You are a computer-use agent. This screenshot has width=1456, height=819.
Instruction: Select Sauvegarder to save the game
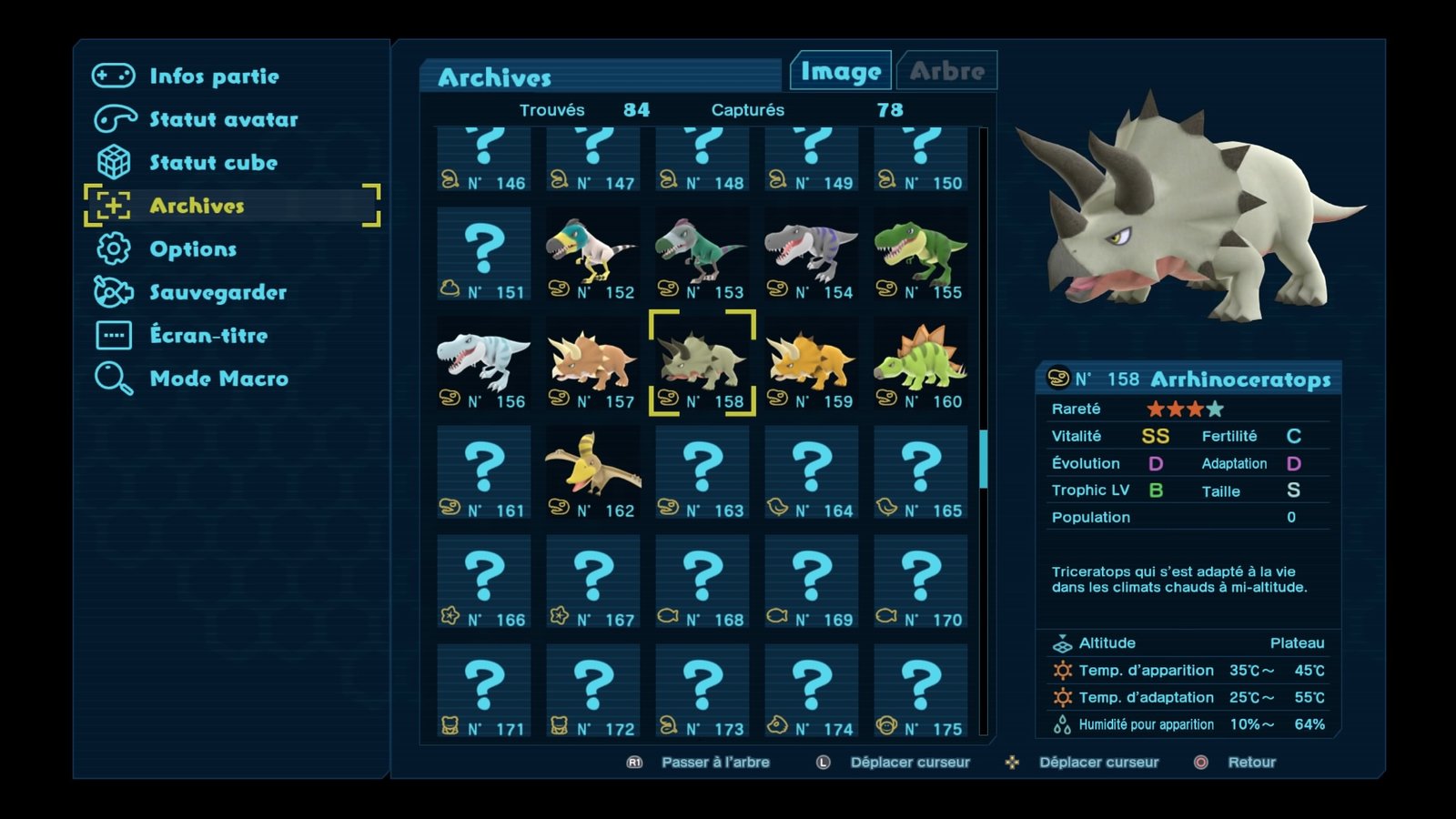[217, 292]
